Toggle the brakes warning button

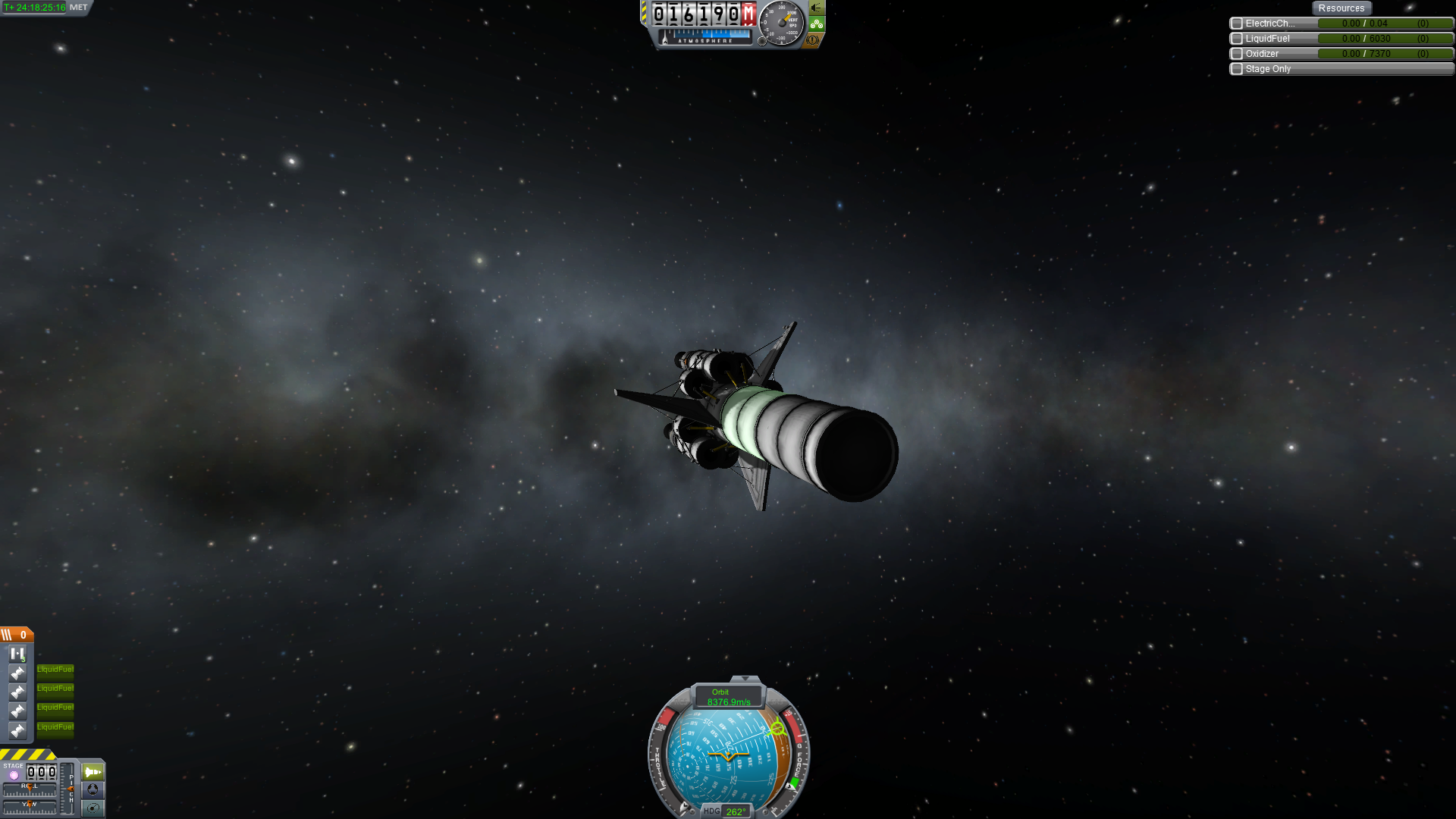pos(813,40)
